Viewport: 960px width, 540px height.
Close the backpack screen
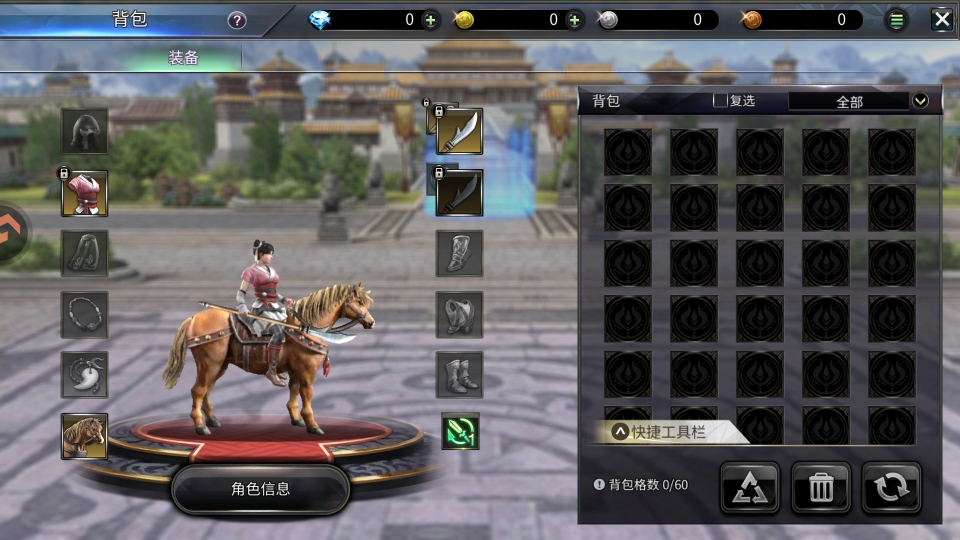tap(941, 19)
